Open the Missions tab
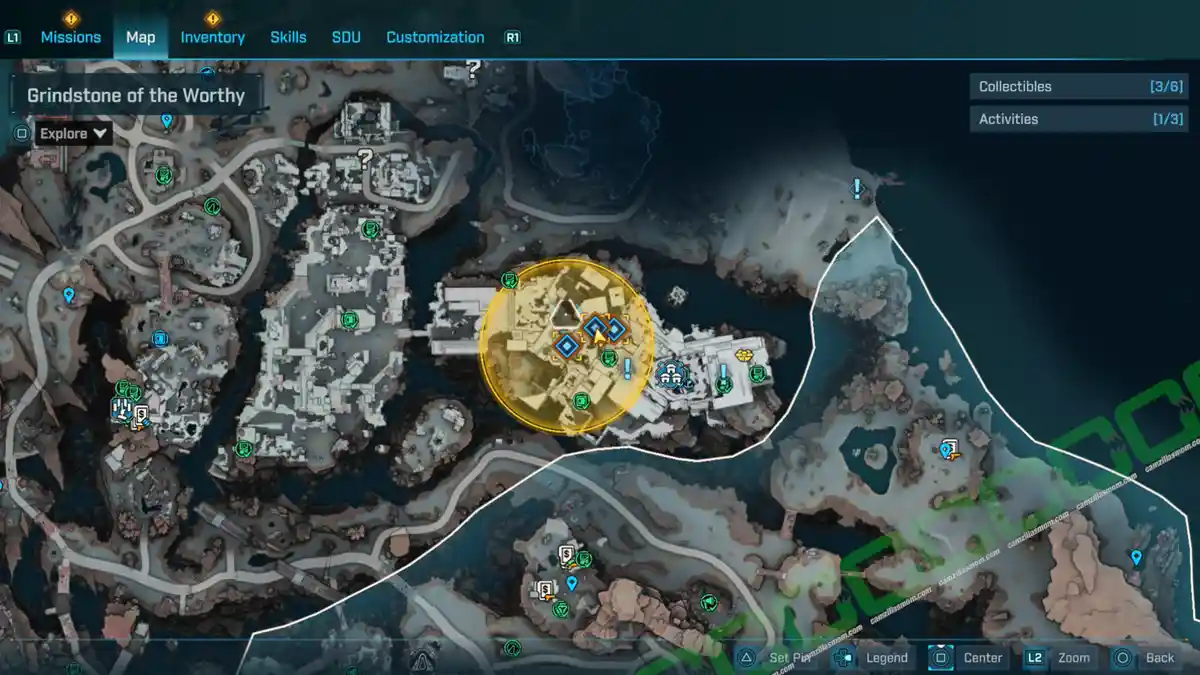This screenshot has width=1200, height=675. (x=70, y=37)
